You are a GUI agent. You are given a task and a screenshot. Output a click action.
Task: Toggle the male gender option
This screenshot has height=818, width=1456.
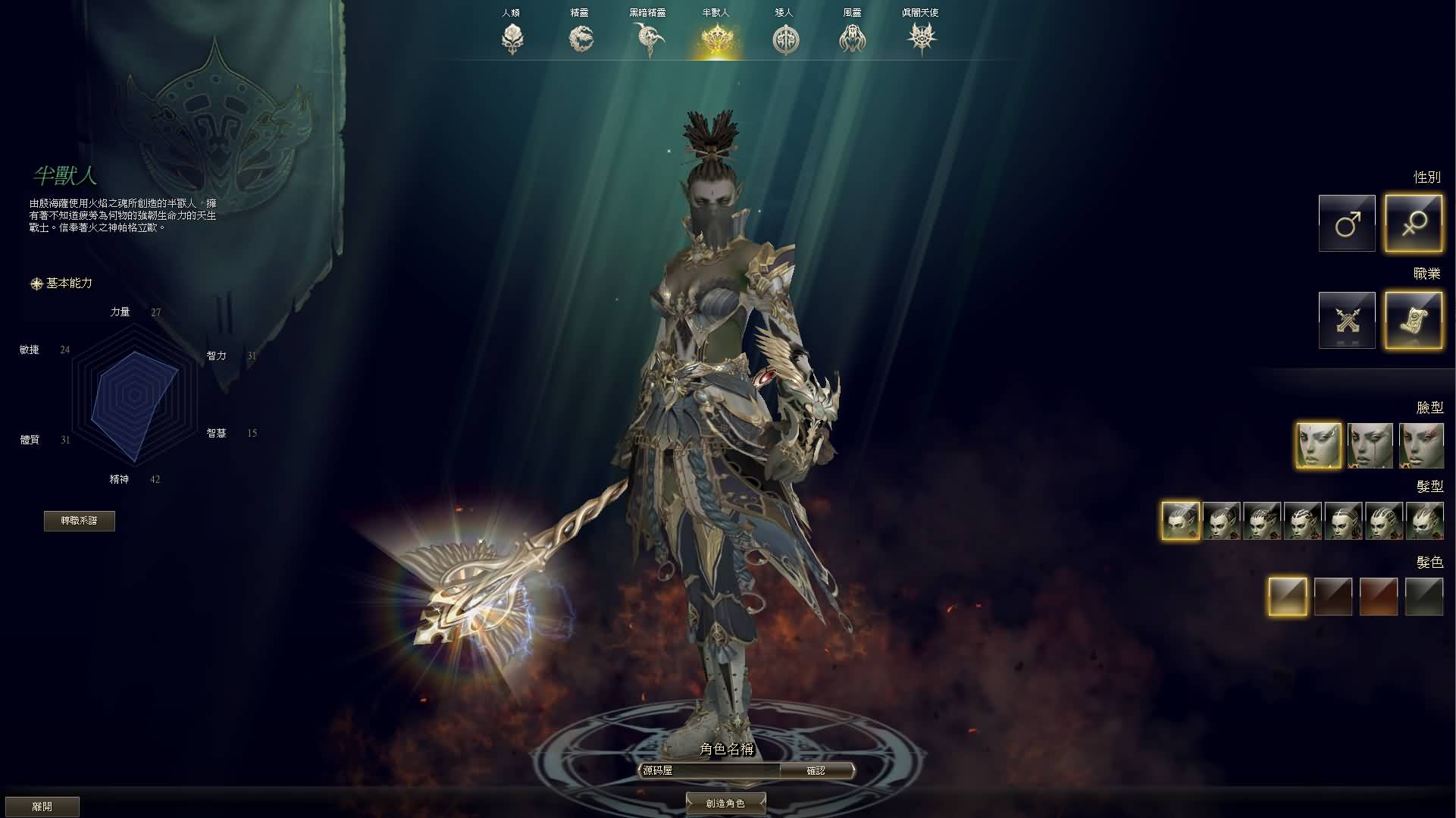coord(1346,223)
